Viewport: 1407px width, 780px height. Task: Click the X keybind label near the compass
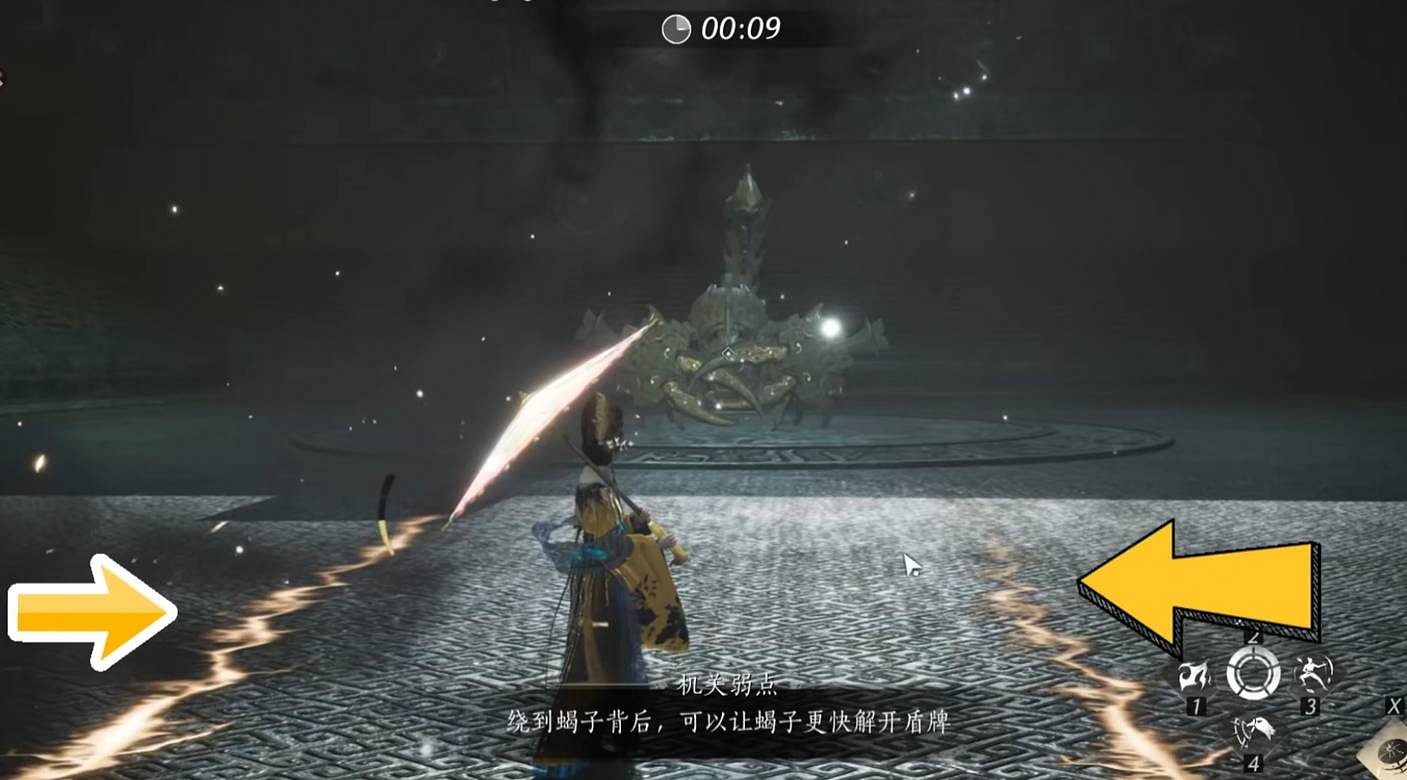click(1393, 706)
